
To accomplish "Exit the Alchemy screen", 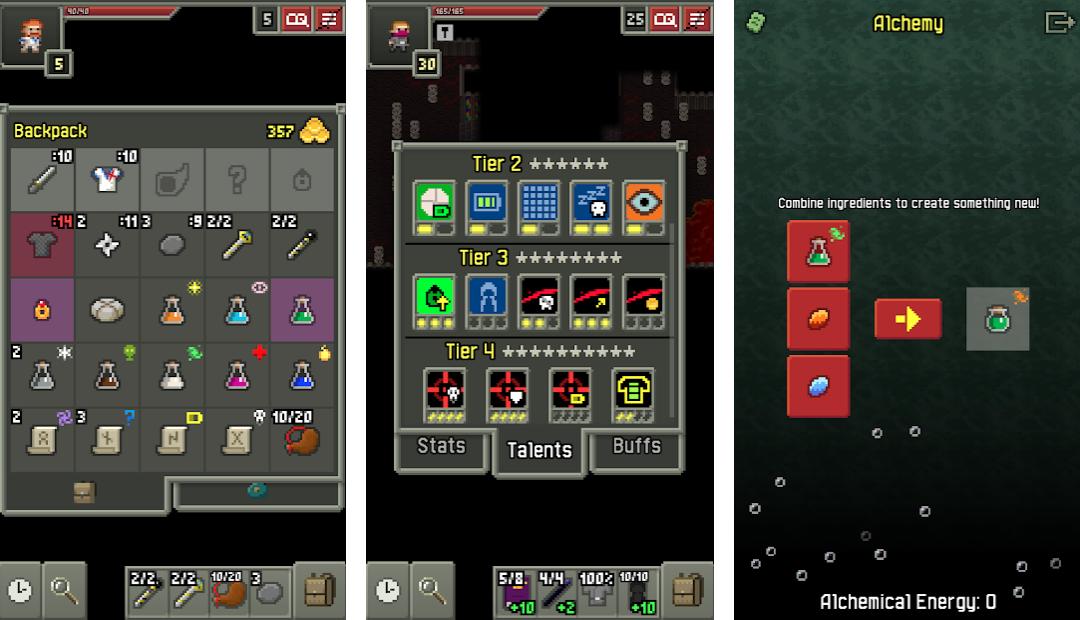I will 1058,23.
